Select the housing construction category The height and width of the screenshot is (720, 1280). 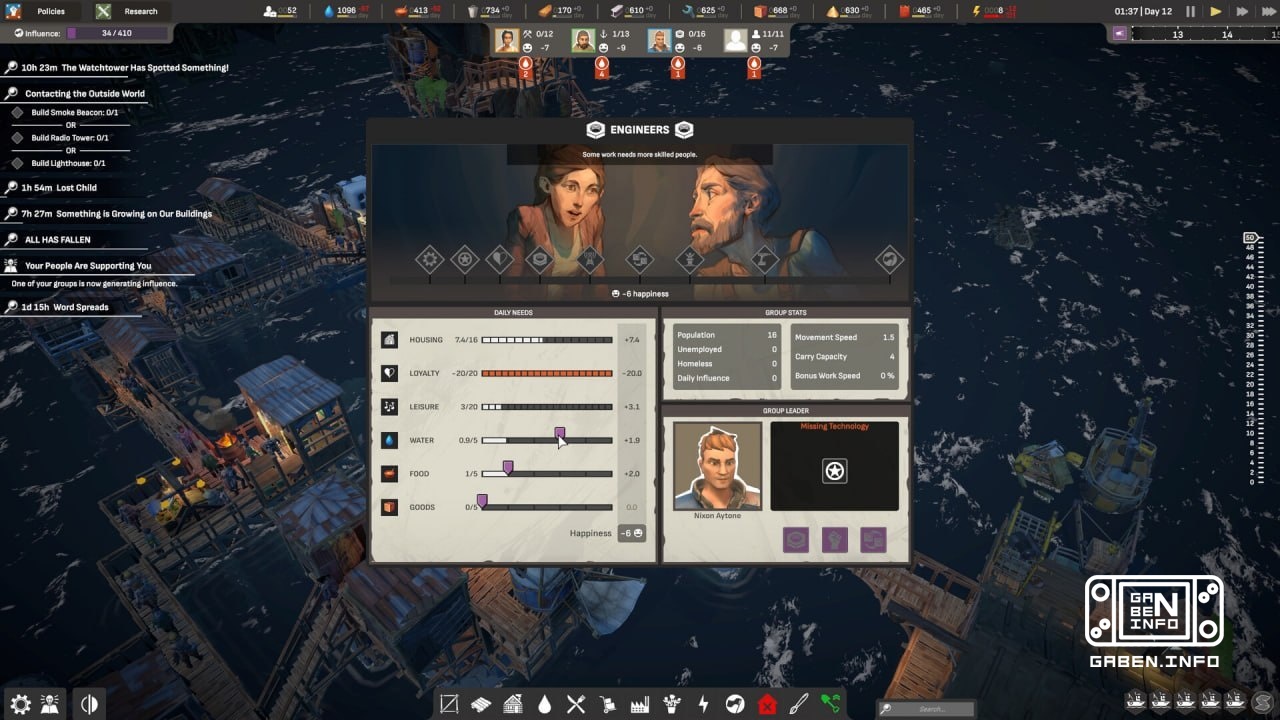click(x=512, y=703)
